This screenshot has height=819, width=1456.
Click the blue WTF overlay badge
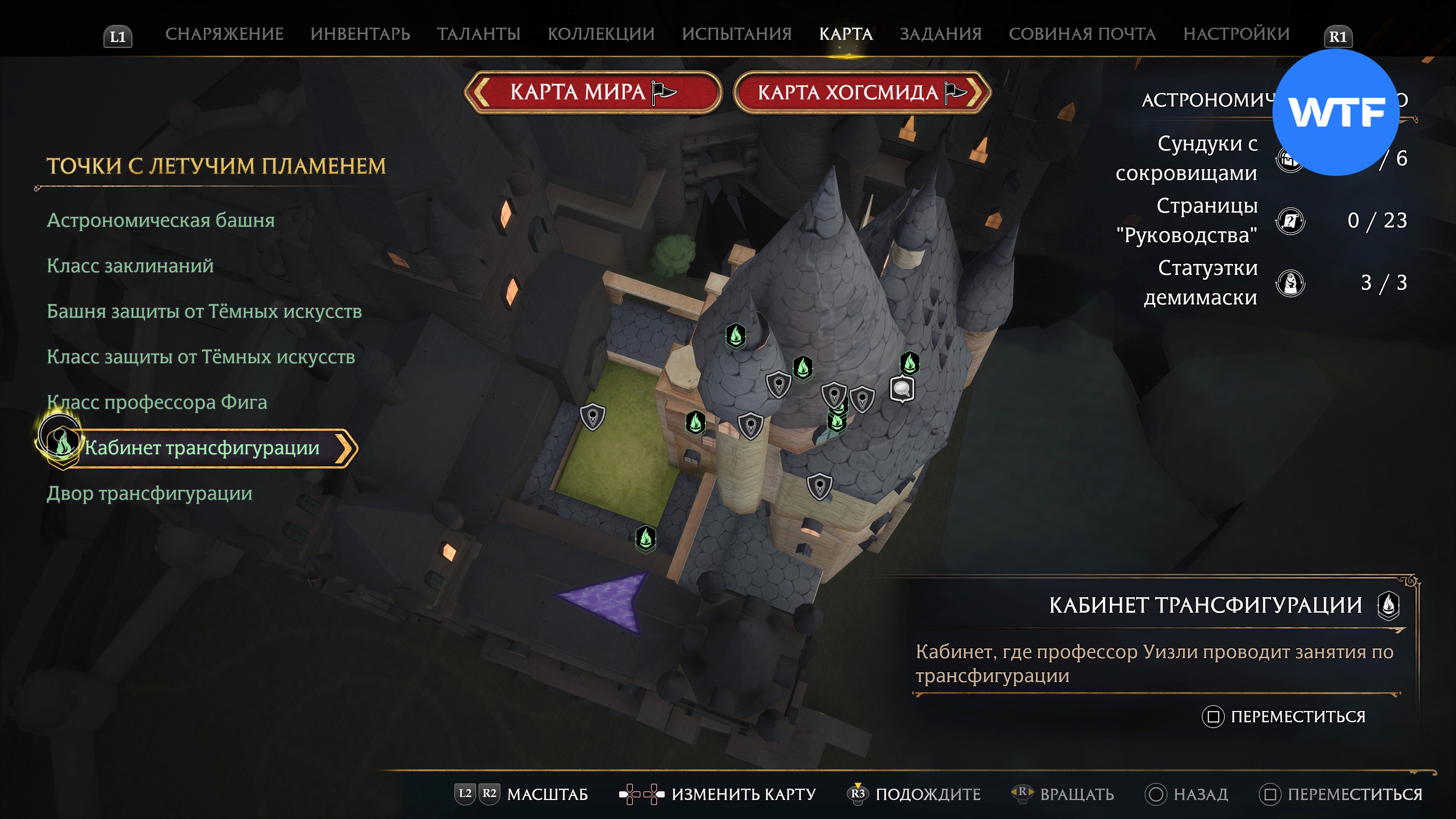coord(1335,113)
